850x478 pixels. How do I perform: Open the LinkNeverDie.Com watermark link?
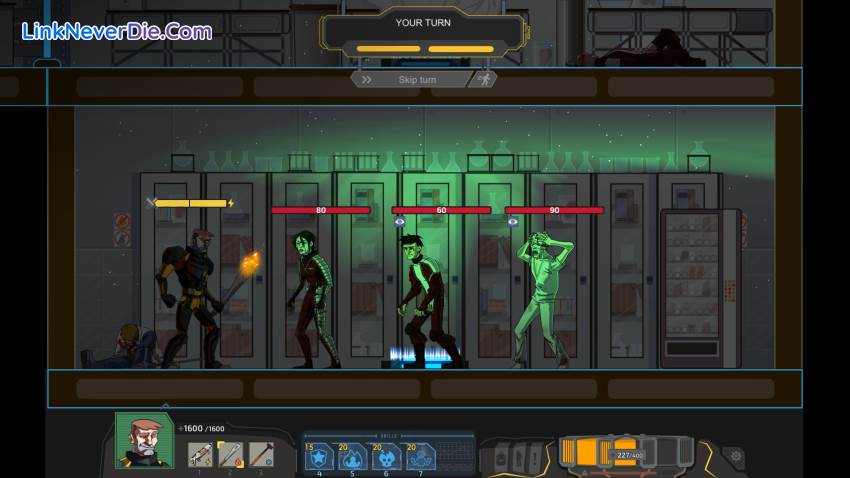[117, 31]
